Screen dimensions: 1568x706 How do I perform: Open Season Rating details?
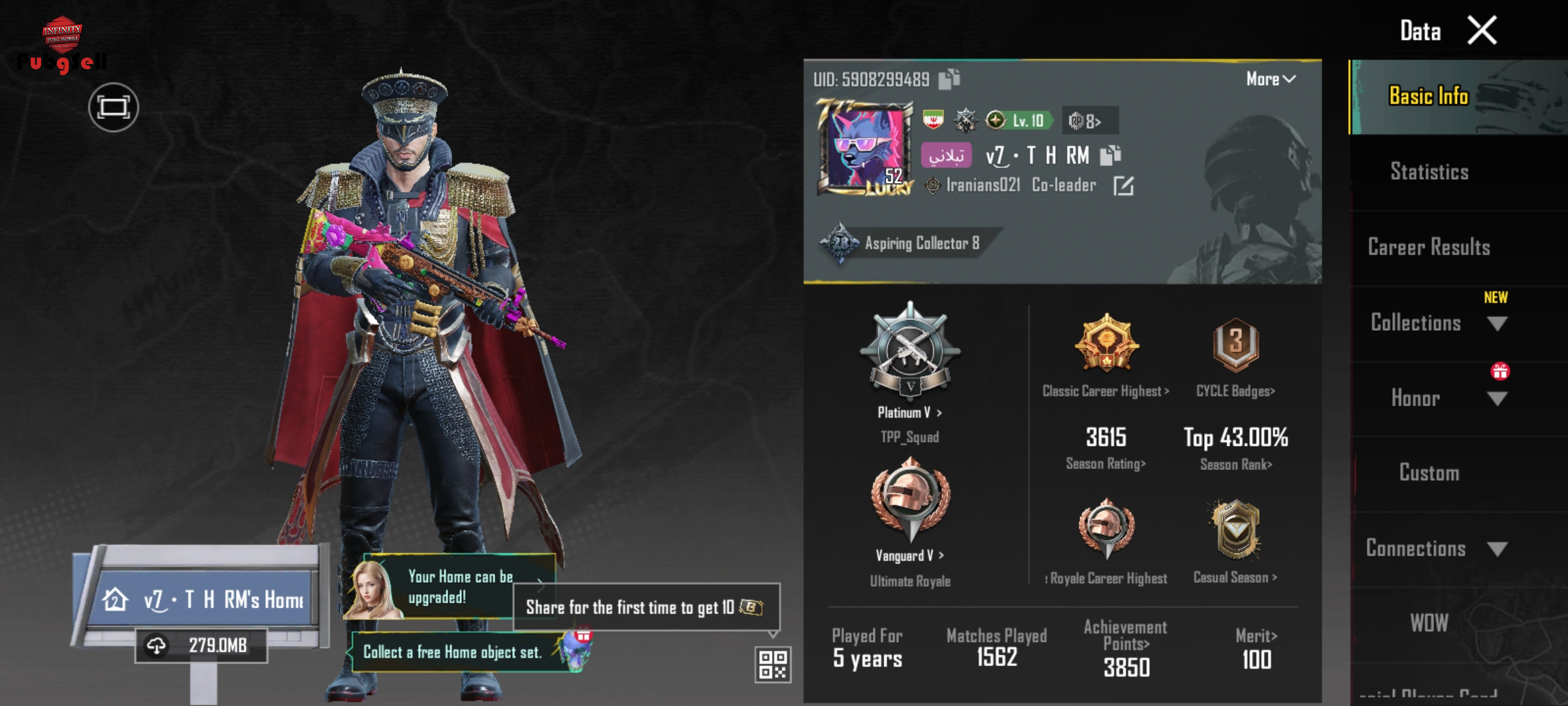(x=1105, y=464)
